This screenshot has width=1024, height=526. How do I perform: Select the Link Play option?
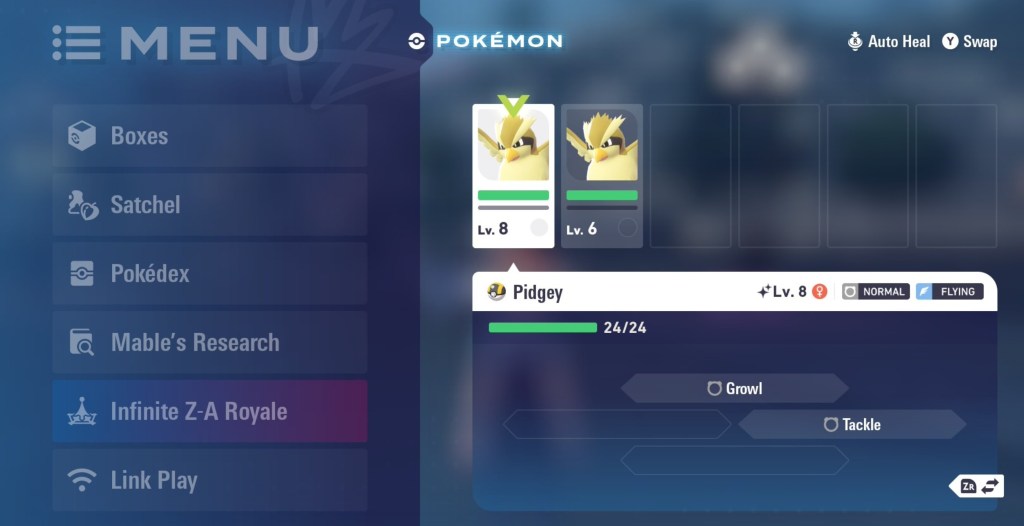coord(210,480)
